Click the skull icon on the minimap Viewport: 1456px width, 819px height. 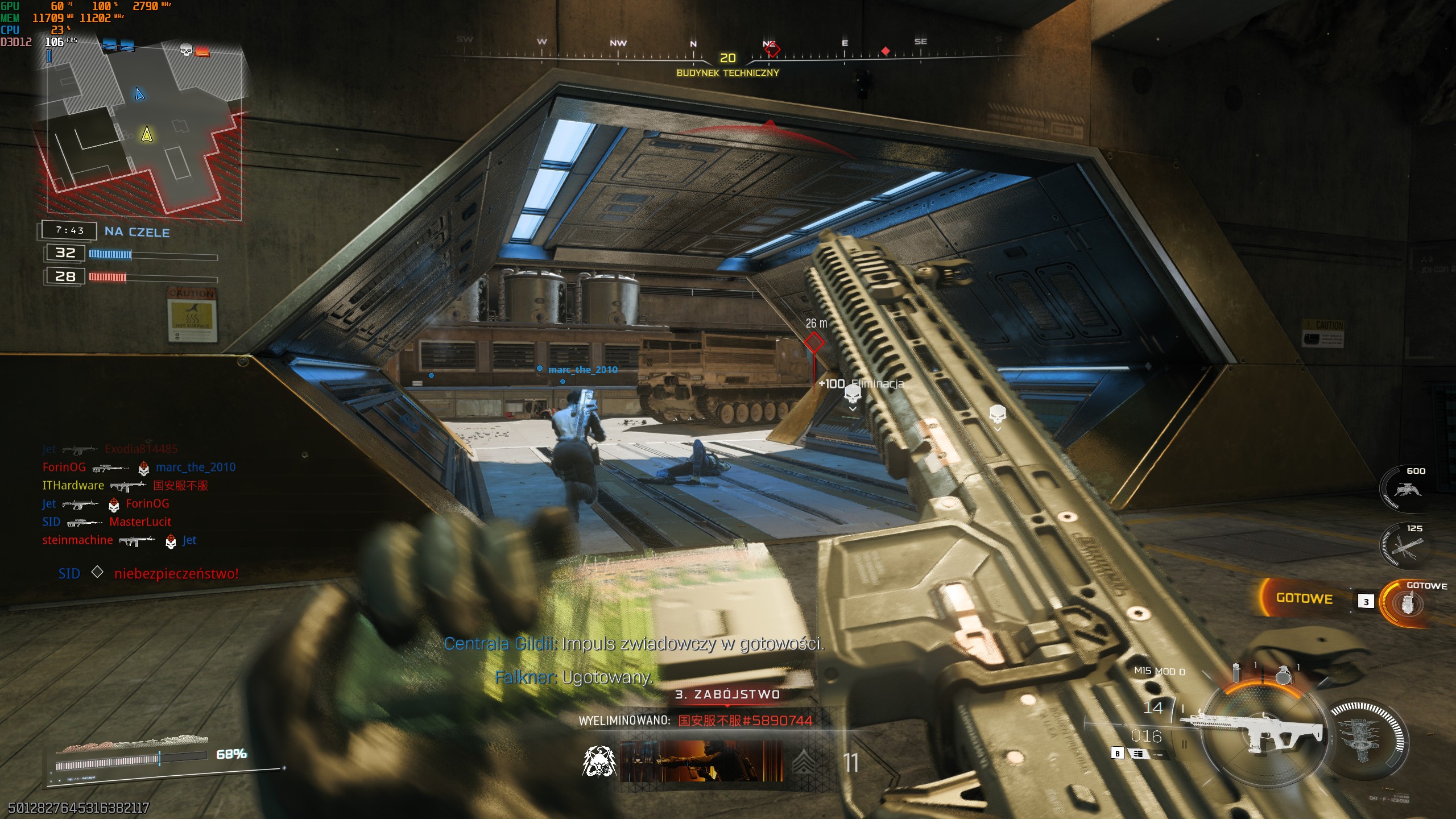pyautogui.click(x=186, y=49)
